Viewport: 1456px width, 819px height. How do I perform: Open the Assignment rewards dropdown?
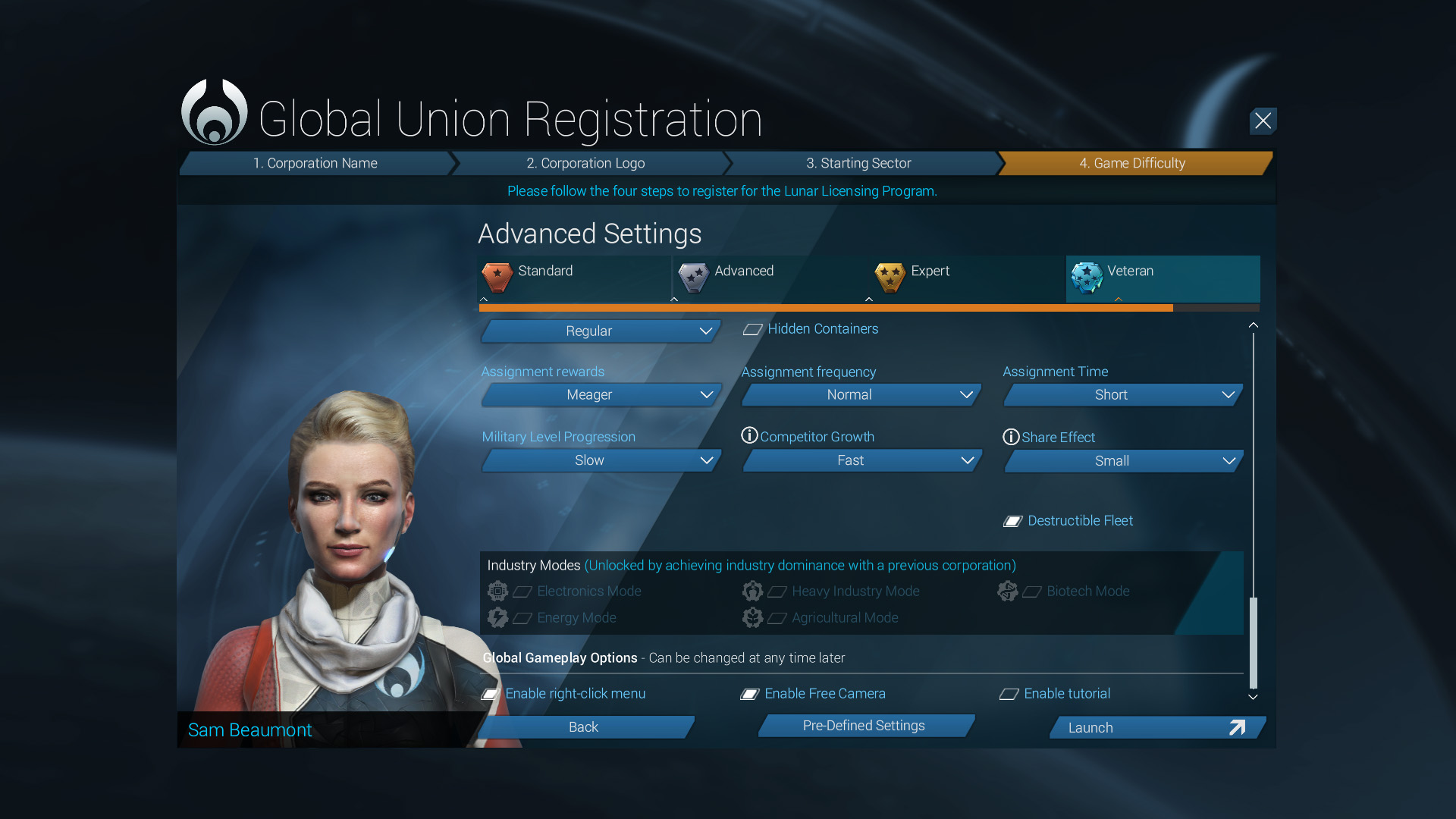coord(601,395)
